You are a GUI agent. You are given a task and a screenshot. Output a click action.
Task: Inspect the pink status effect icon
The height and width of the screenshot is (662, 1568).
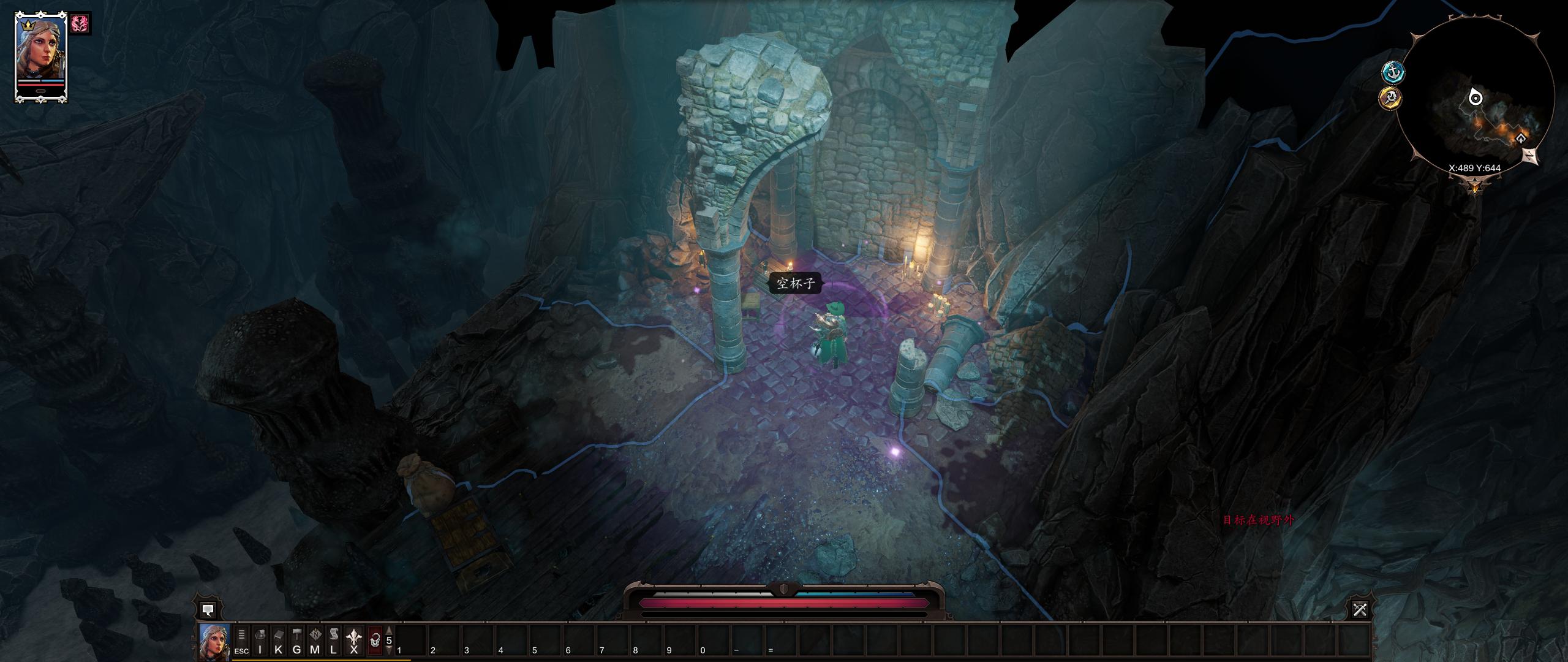(x=80, y=24)
